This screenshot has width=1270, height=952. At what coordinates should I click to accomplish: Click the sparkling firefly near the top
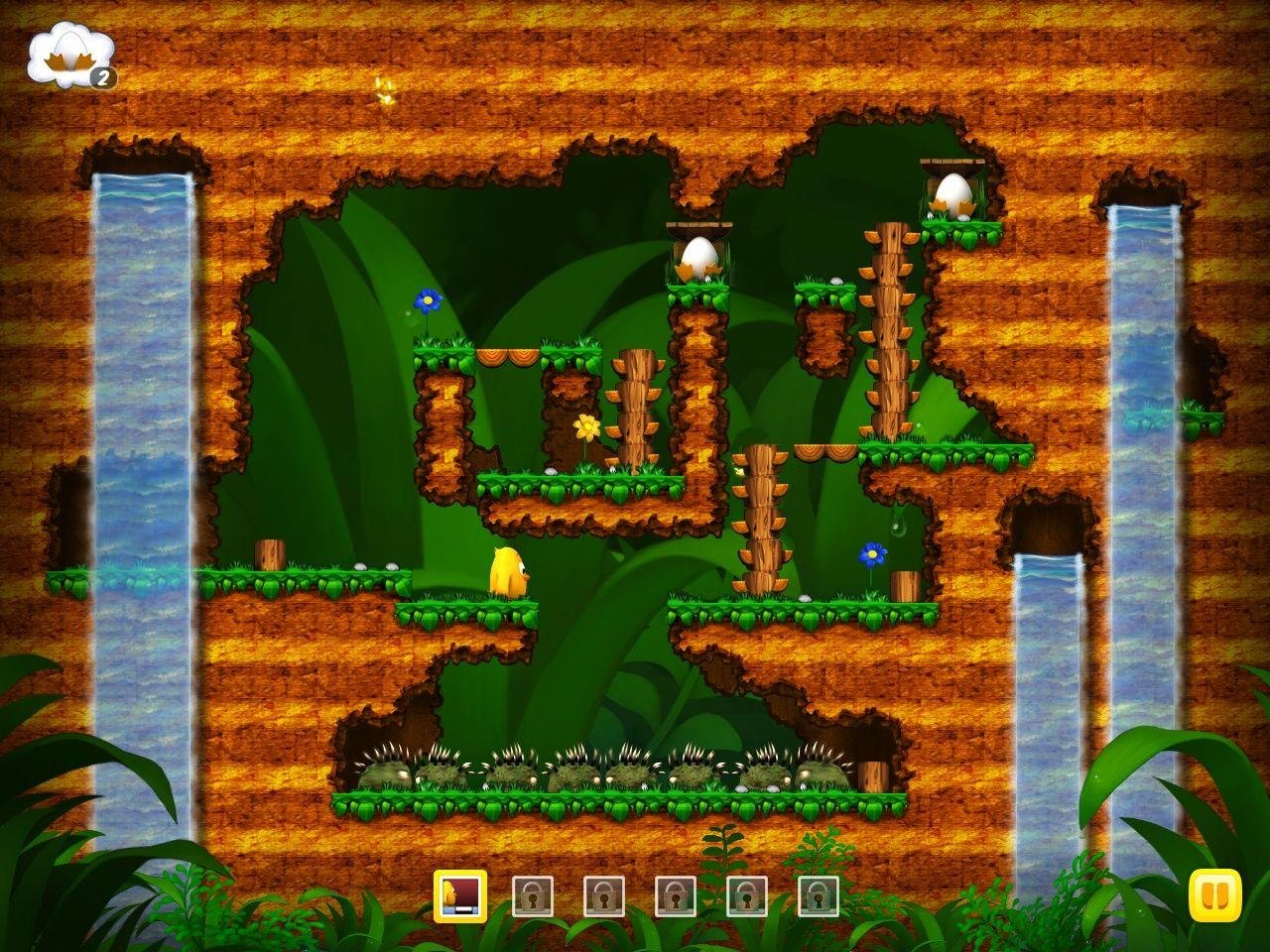(x=385, y=89)
